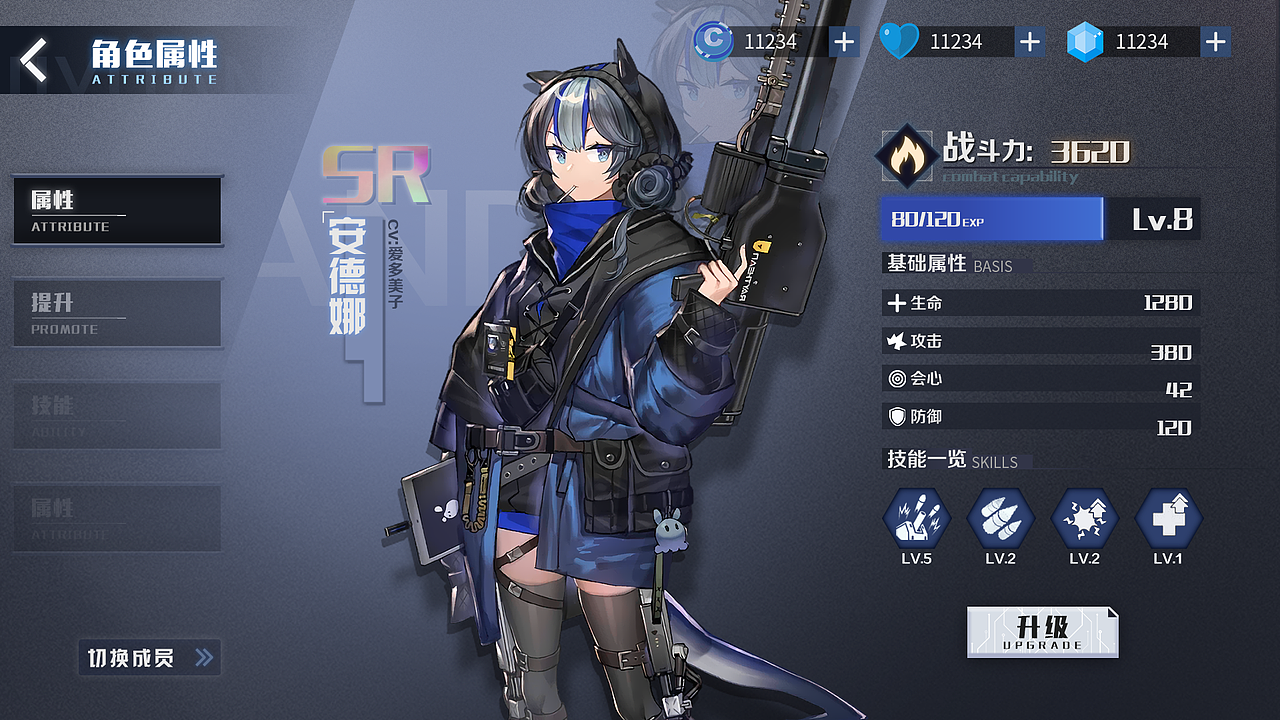Screen dimensions: 1280x720
Task: Click the 升级 Upgrade button
Action: pos(1042,632)
